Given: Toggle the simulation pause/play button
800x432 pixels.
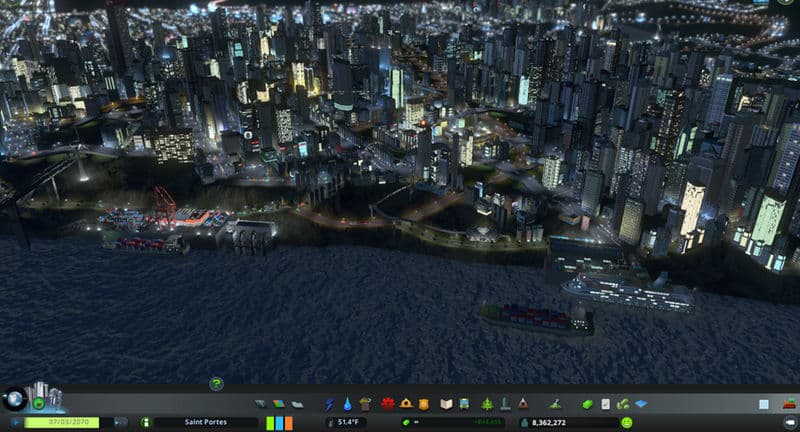Looking at the screenshot, I should (x=15, y=422).
